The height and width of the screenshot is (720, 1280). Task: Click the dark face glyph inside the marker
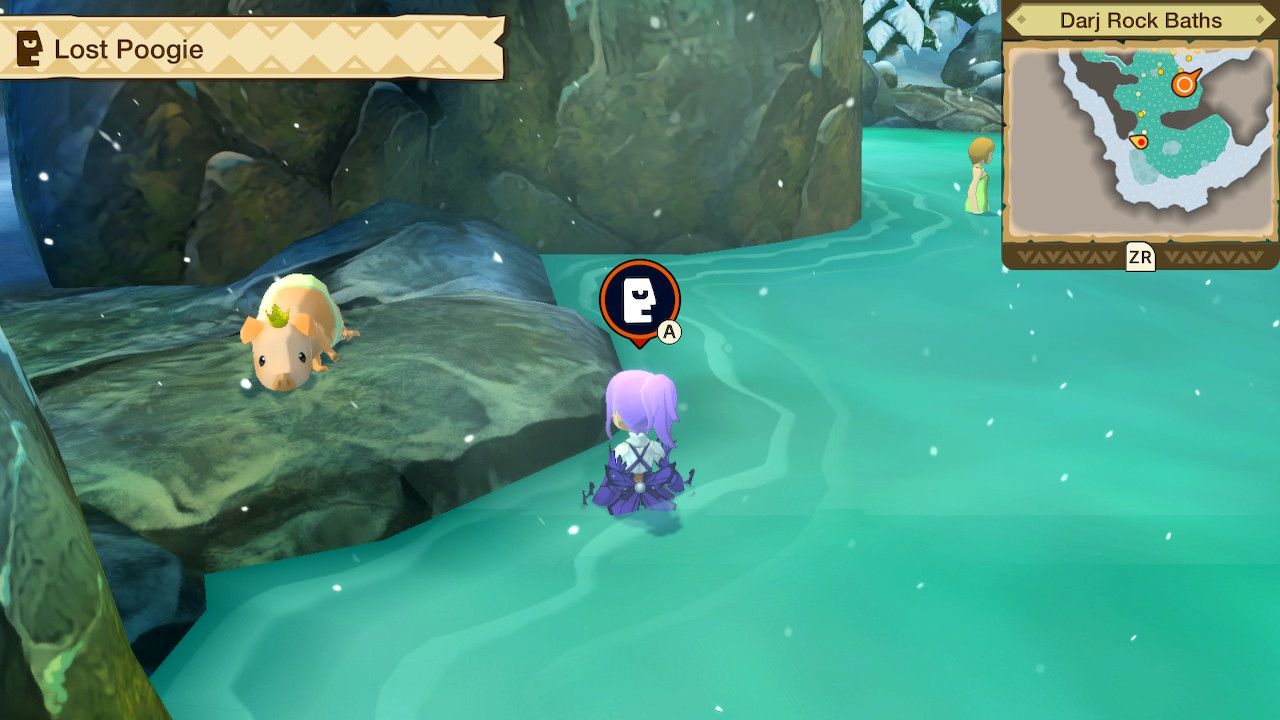click(638, 298)
